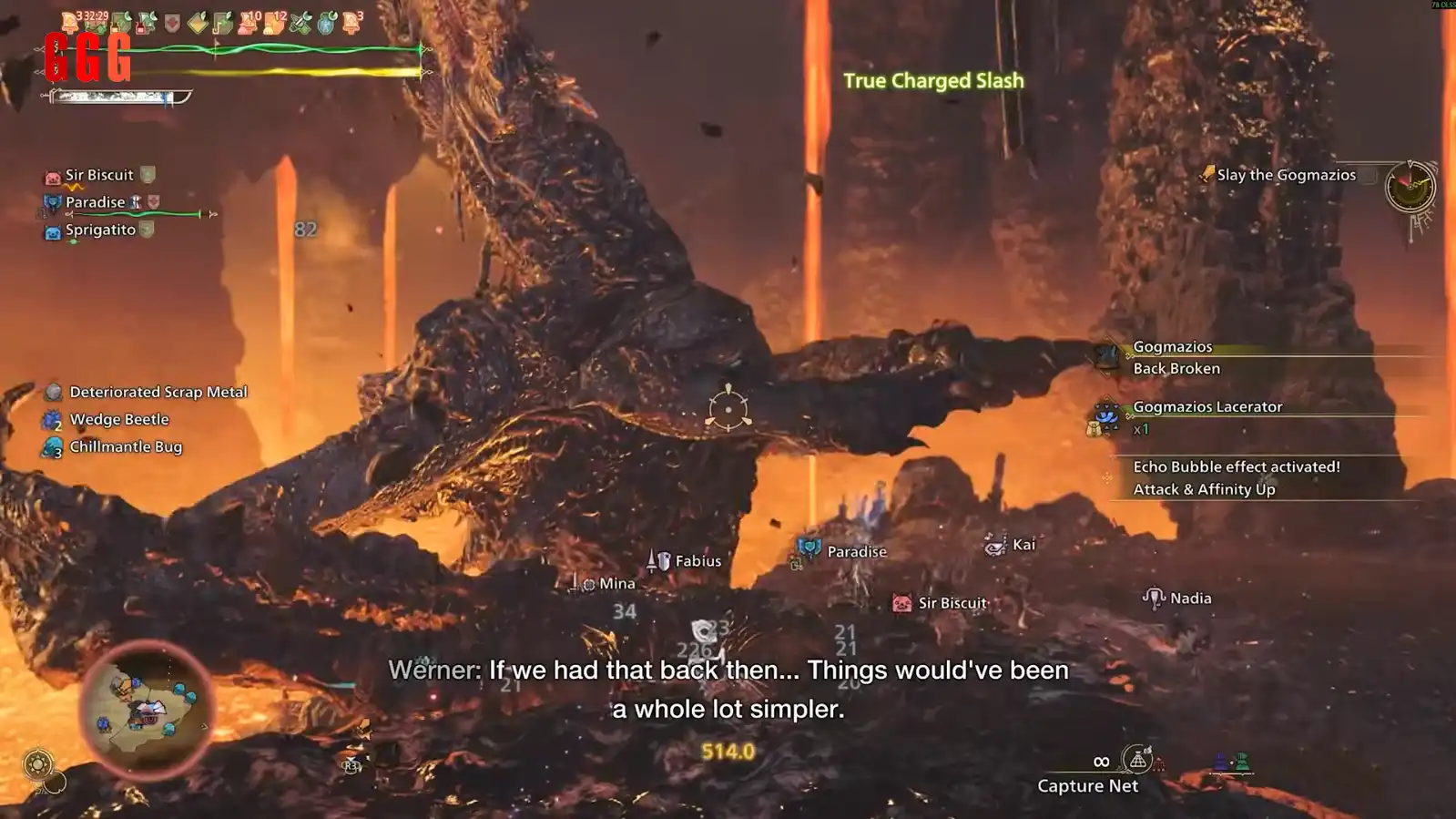Click the gear icon beside the minimap
The height and width of the screenshot is (819, 1456).
[x=38, y=763]
